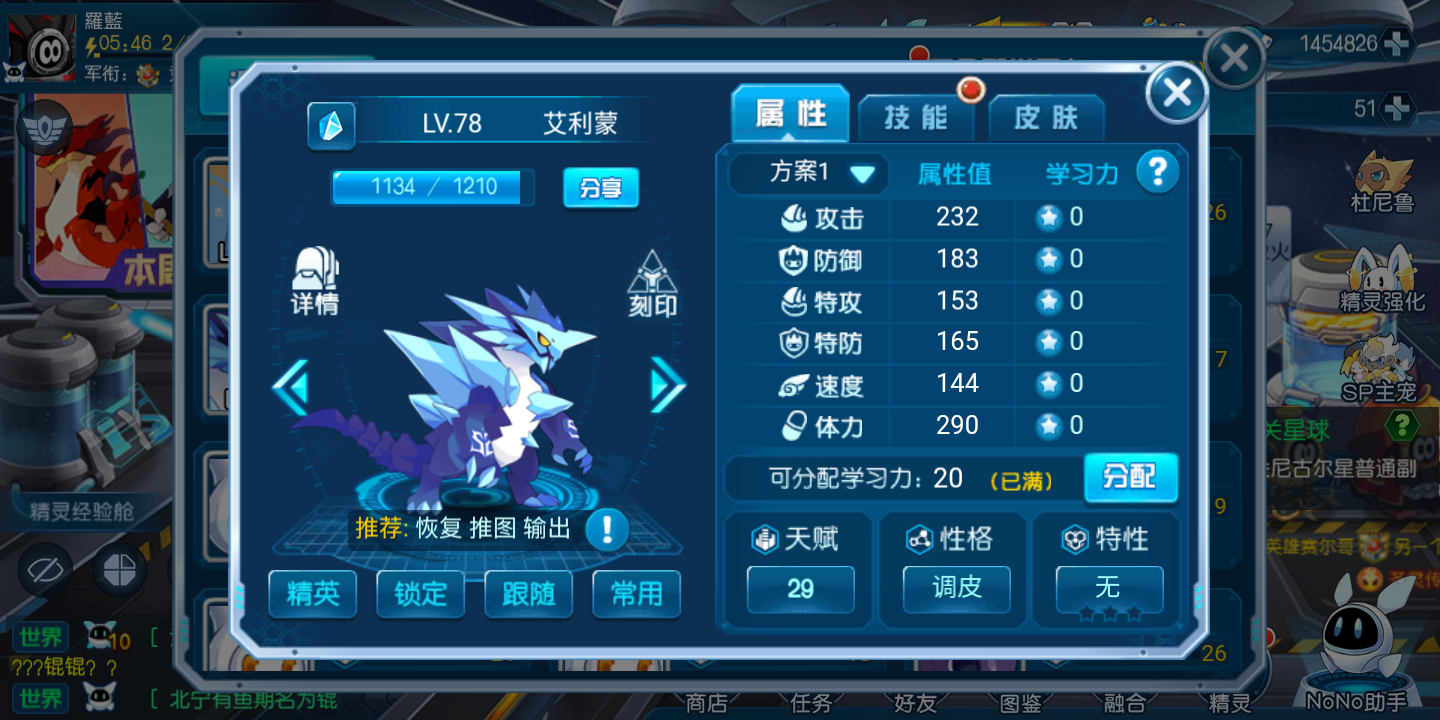1440x720 pixels.
Task: Select the 属性 tab
Action: tap(790, 115)
